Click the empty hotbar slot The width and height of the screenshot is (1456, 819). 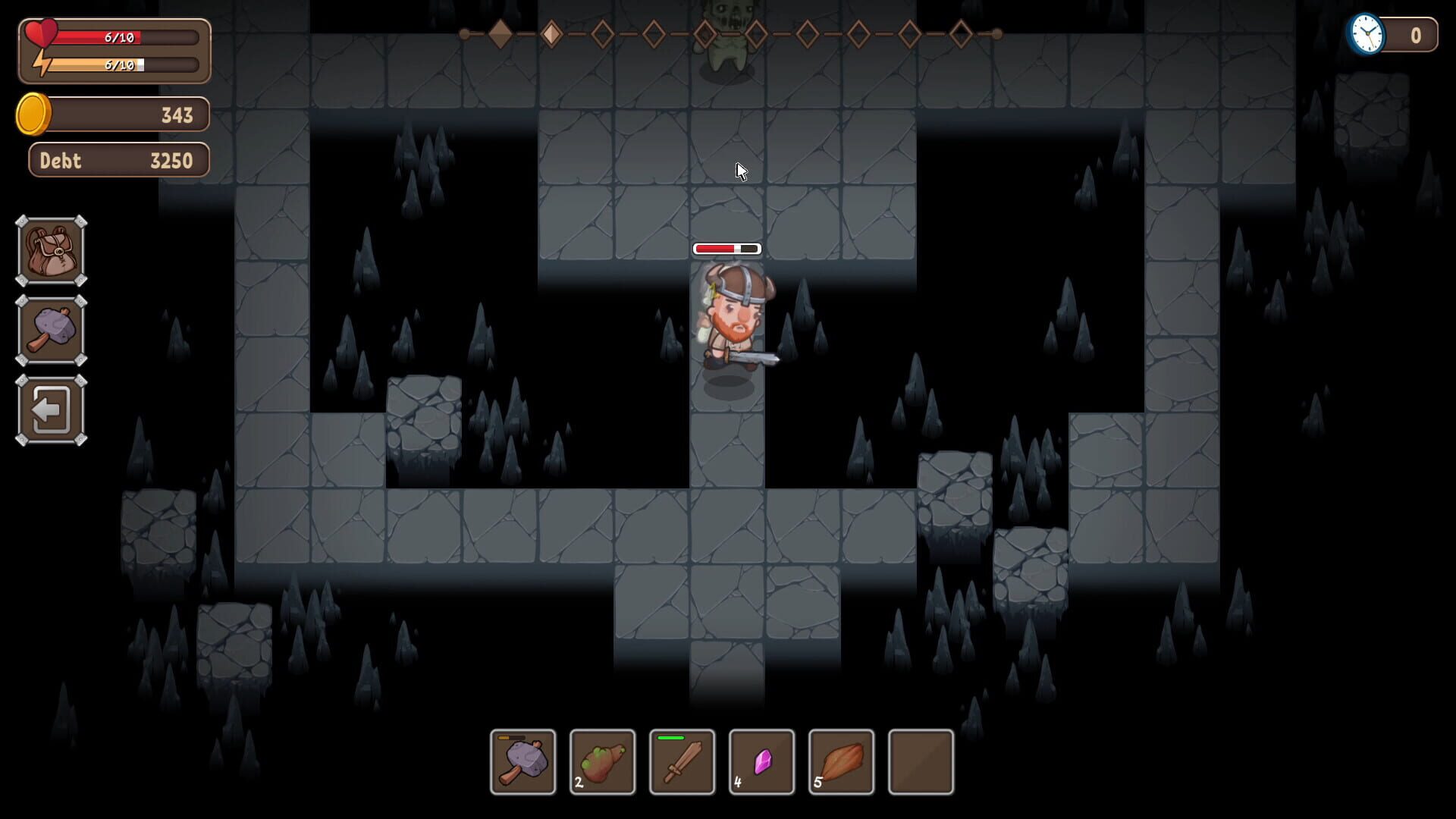(921, 762)
